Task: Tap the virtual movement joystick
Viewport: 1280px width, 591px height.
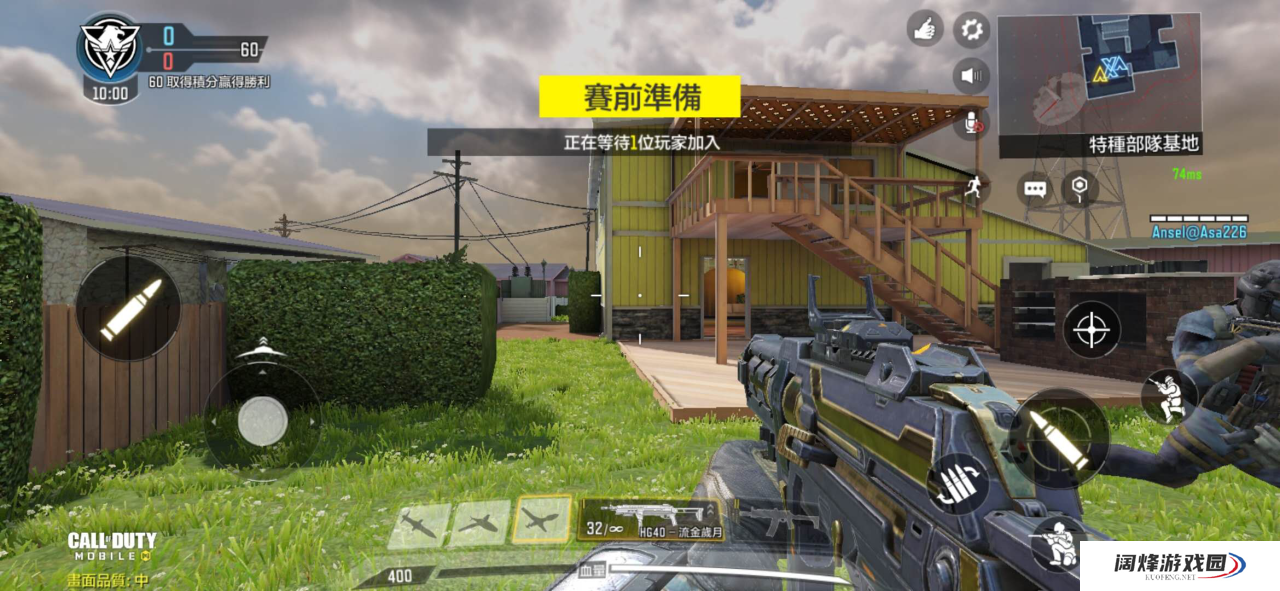Action: tap(262, 421)
